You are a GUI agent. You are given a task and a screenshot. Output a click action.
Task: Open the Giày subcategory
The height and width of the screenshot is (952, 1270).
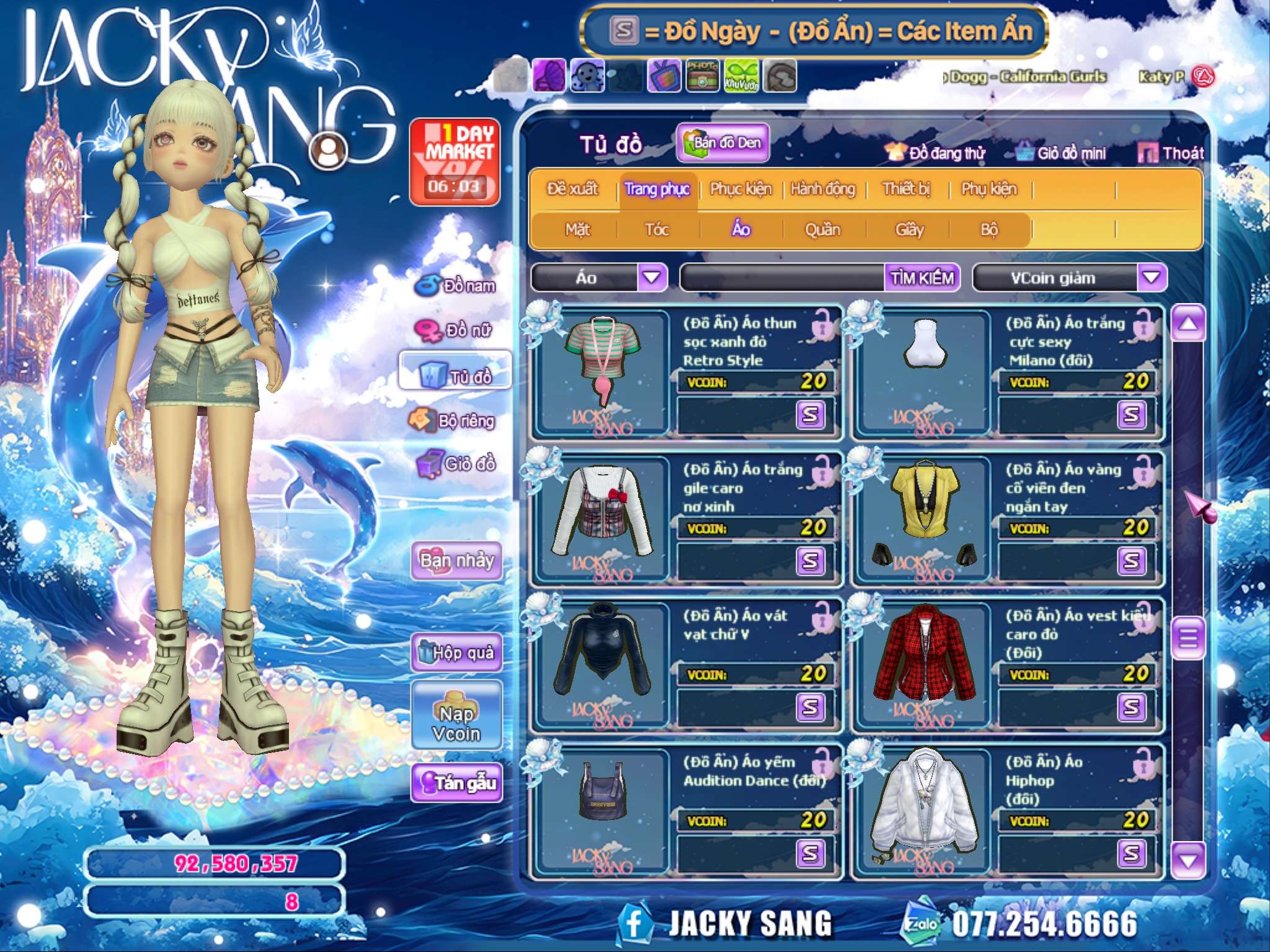point(909,230)
